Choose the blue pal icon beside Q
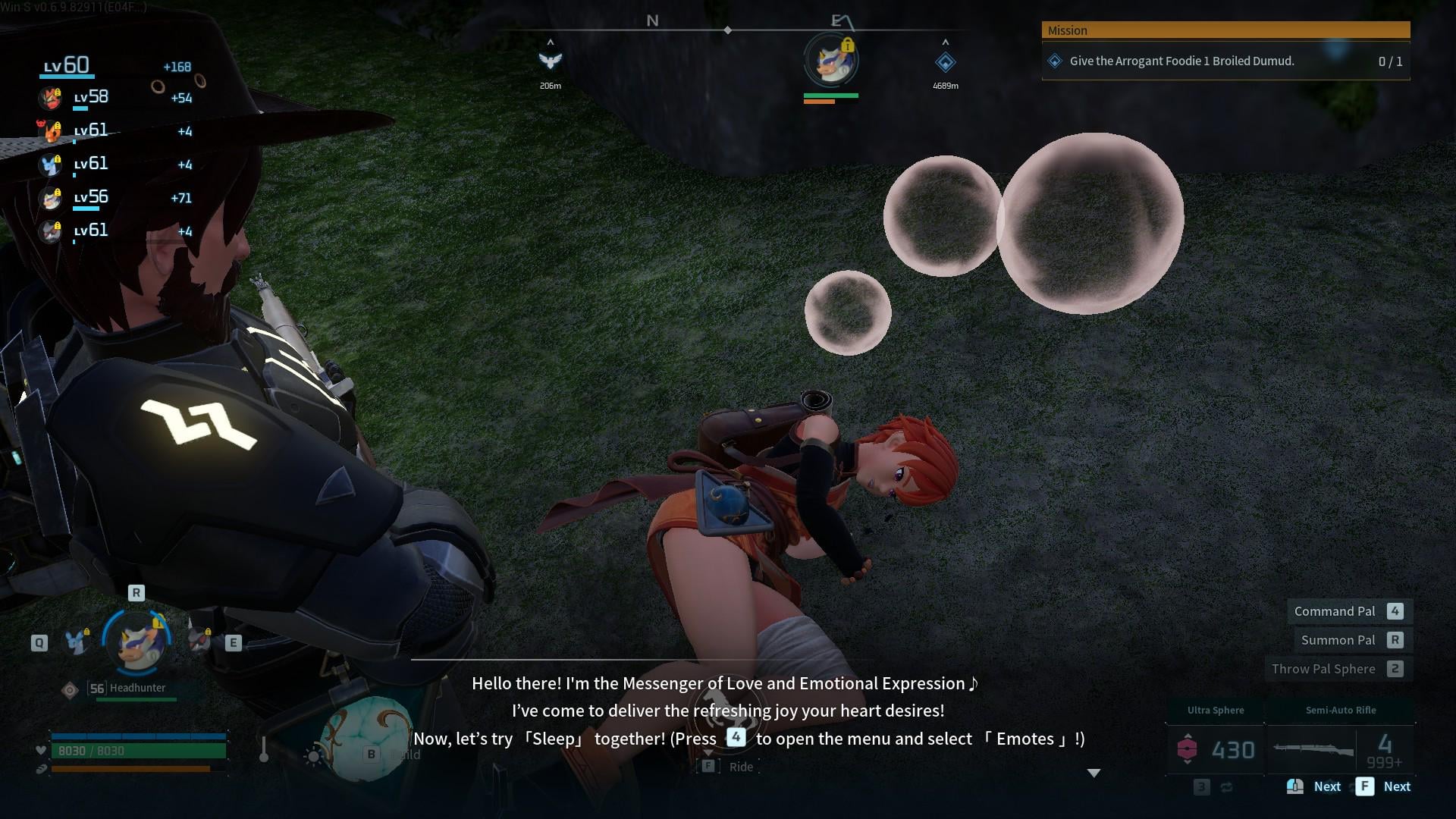 point(77,642)
